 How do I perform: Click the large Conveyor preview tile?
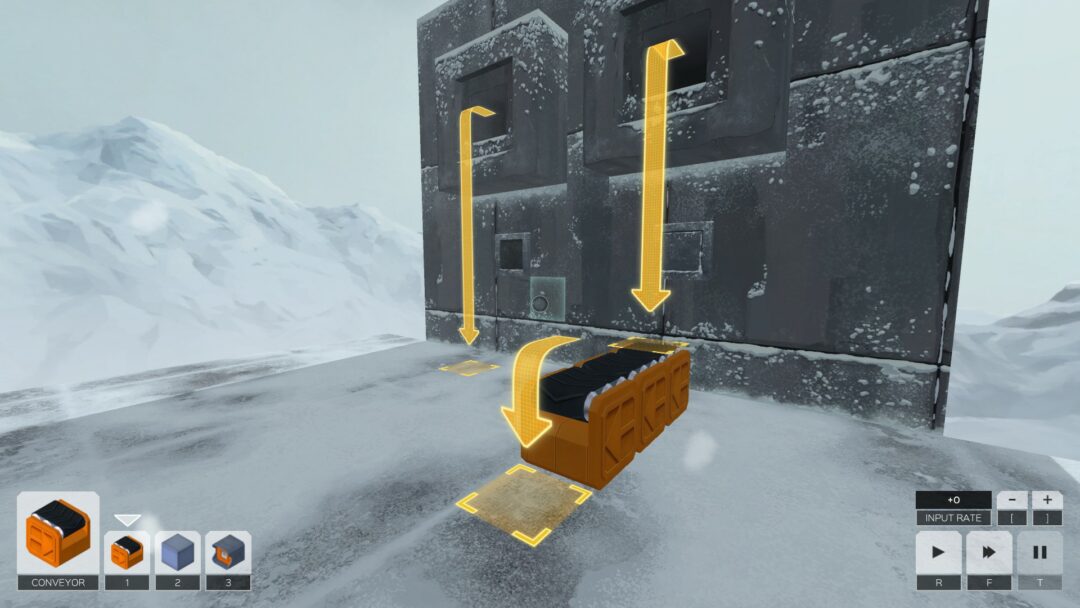click(58, 533)
